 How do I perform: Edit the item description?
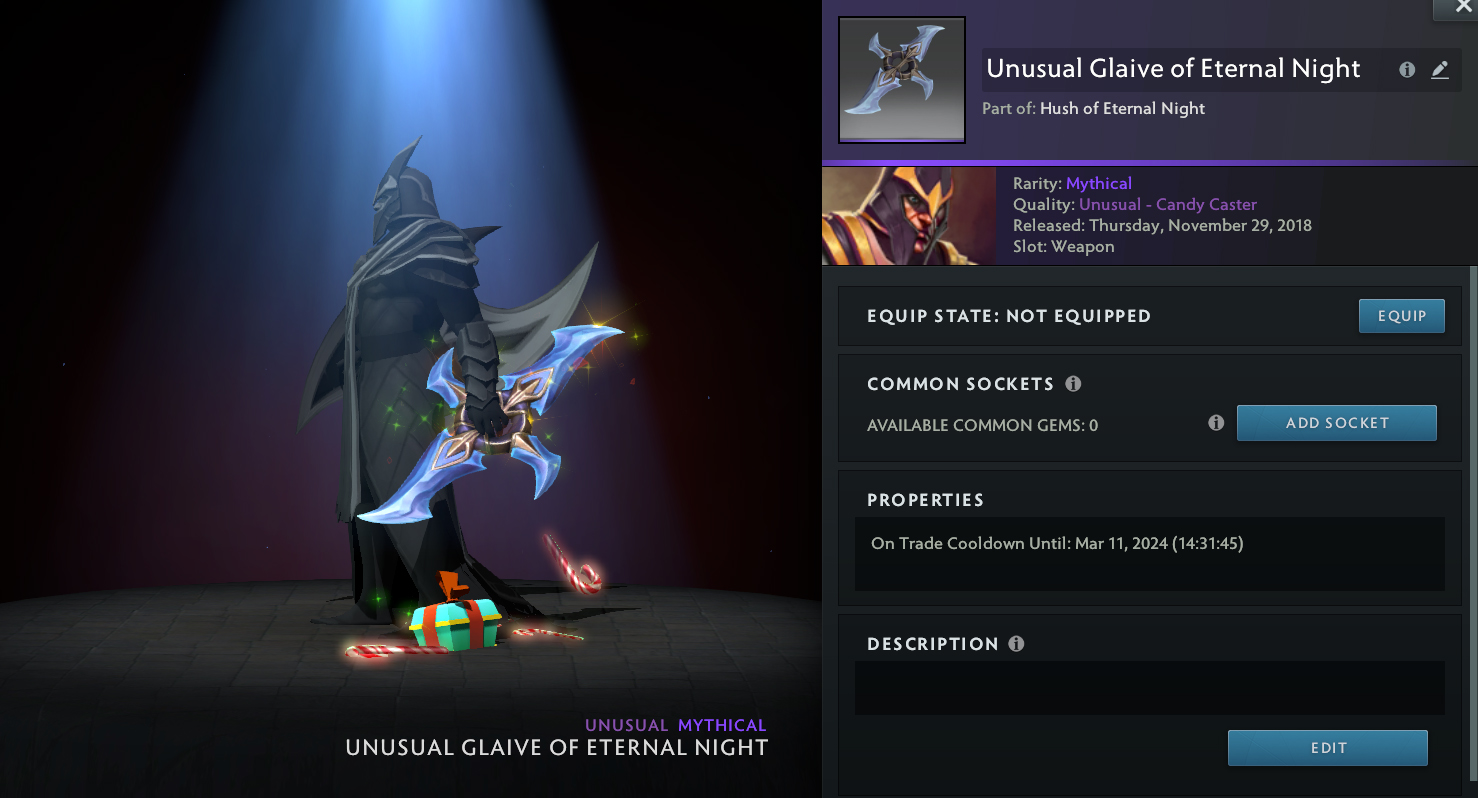(1327, 748)
